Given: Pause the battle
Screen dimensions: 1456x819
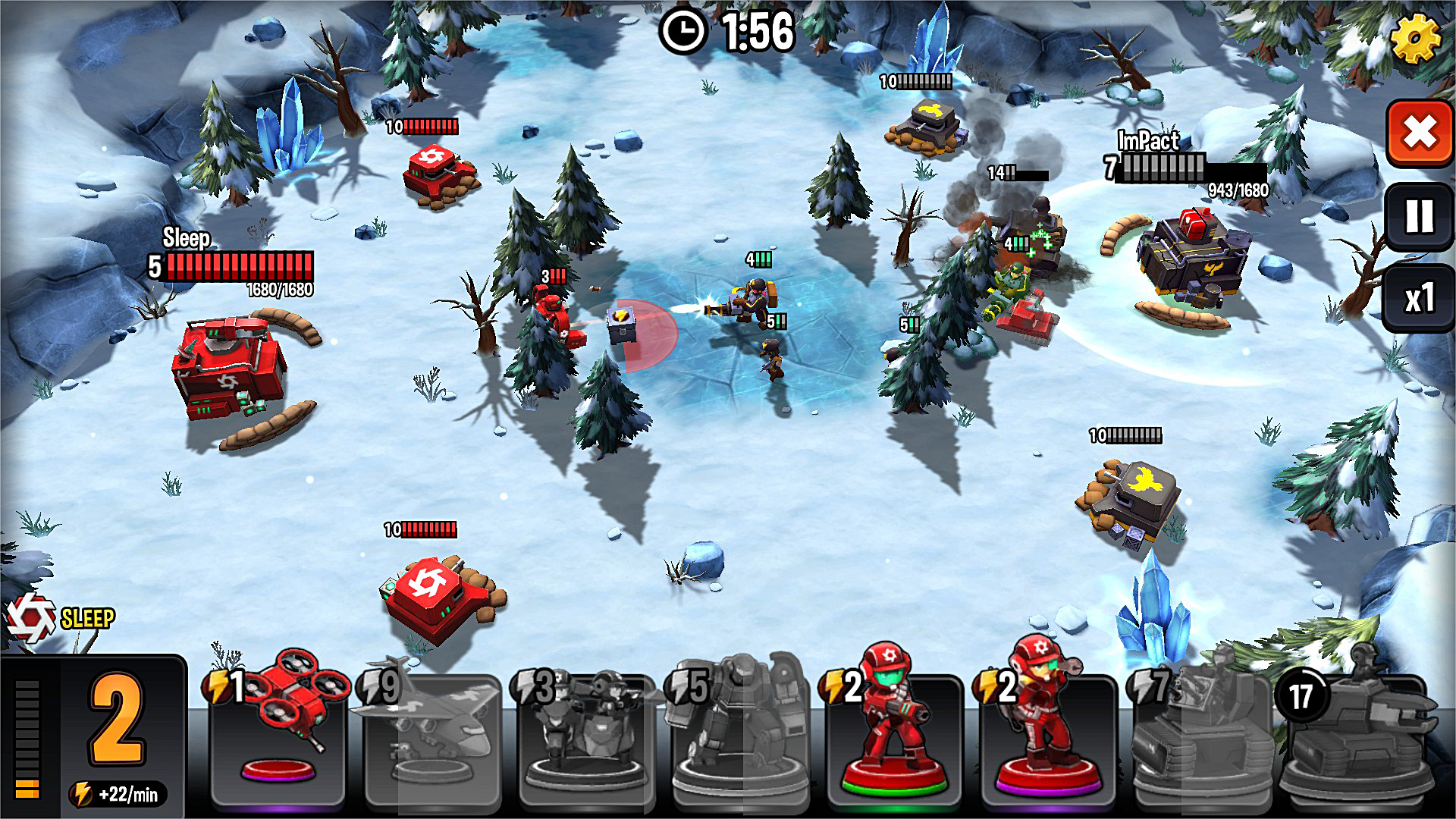Looking at the screenshot, I should tap(1419, 217).
